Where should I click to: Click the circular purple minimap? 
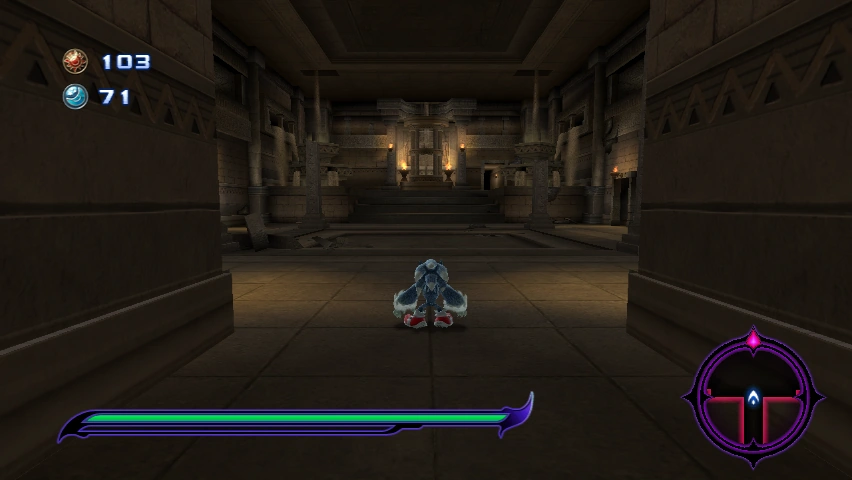point(753,398)
